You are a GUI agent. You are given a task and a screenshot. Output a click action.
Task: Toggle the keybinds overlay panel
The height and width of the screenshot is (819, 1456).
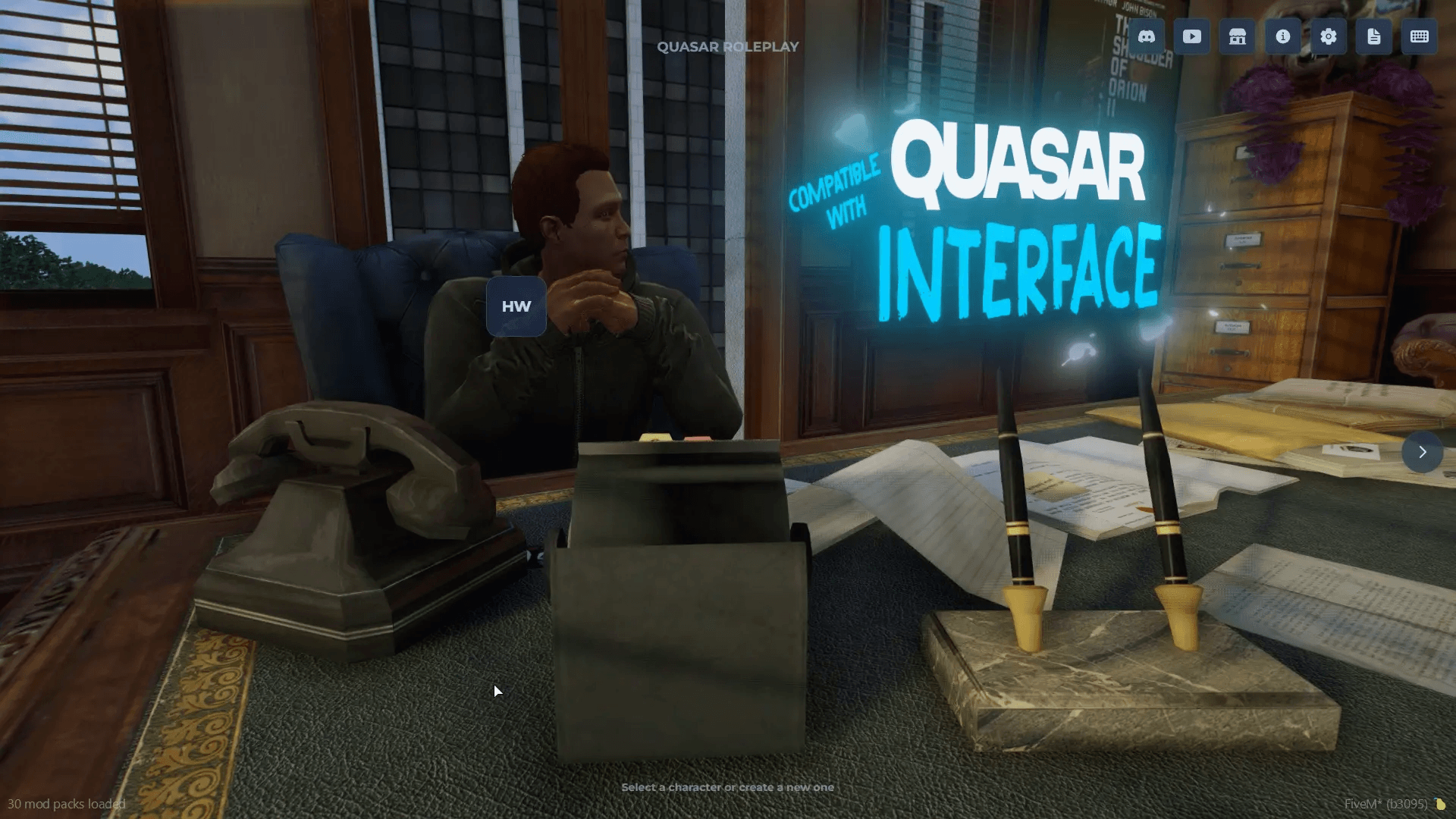click(1420, 36)
